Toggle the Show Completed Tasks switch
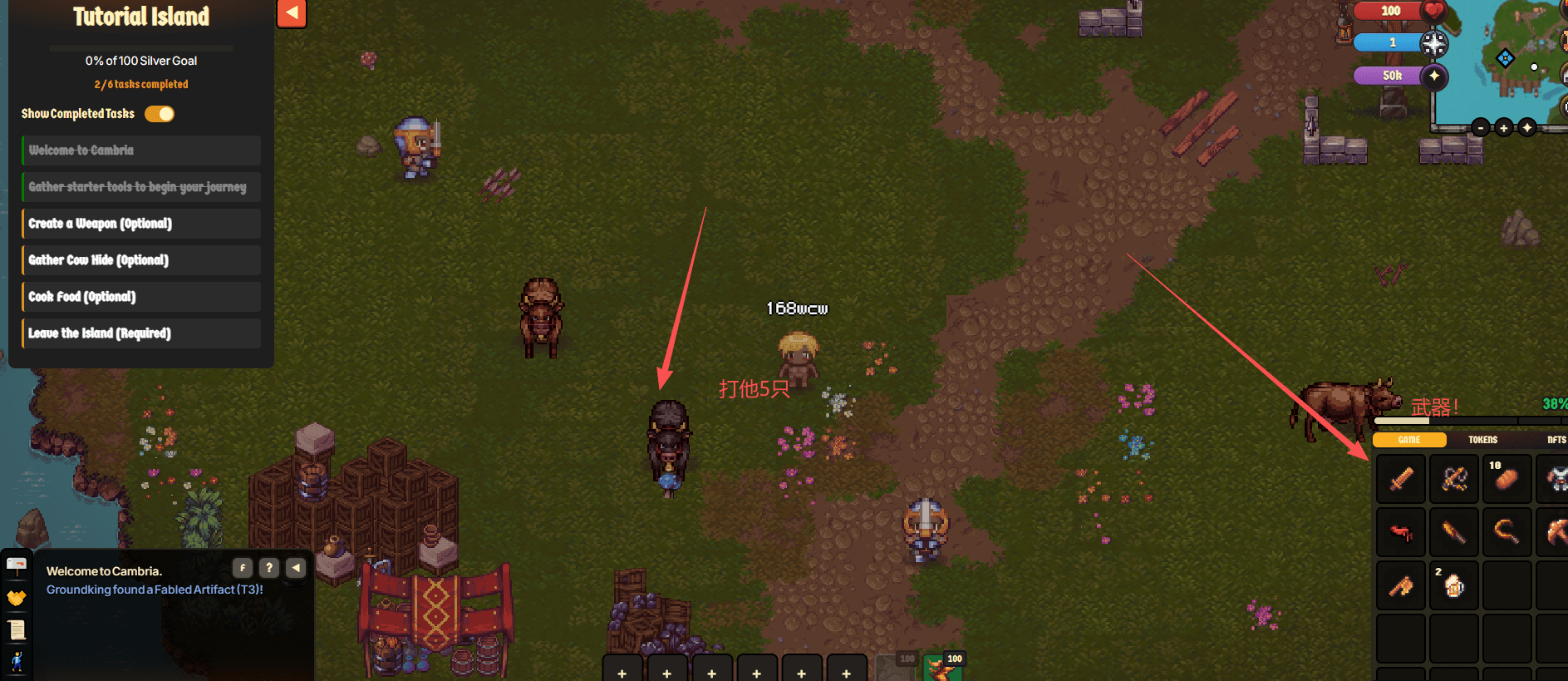The width and height of the screenshot is (1568, 681). pos(160,114)
